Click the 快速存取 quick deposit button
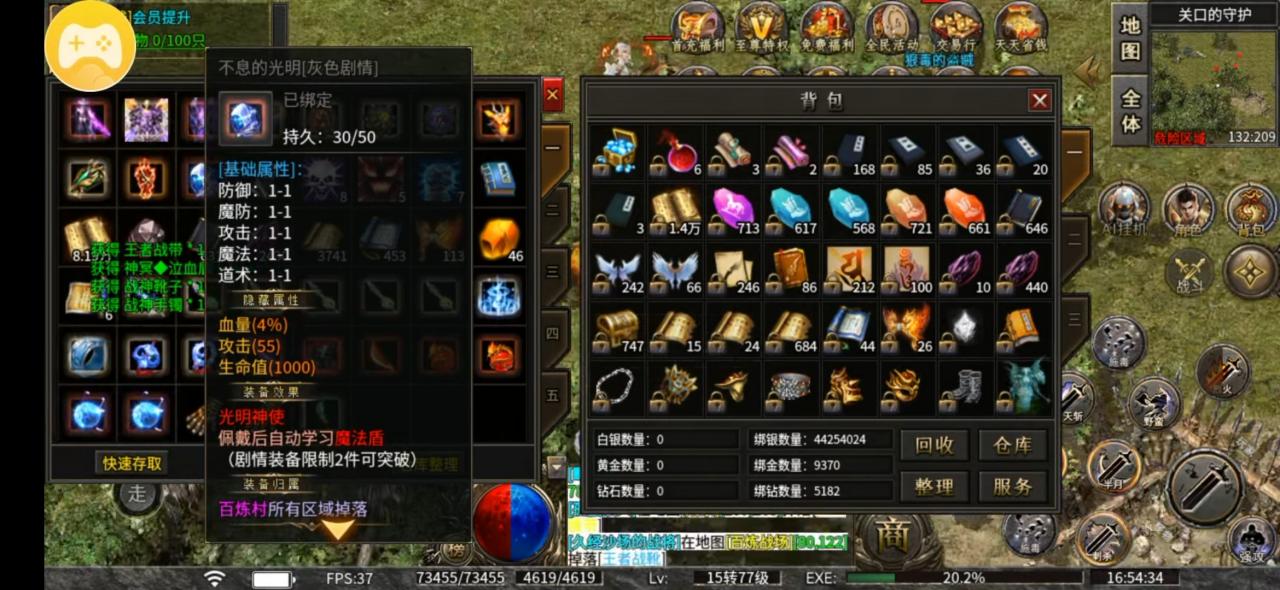Viewport: 1280px width, 590px height. tap(132, 463)
